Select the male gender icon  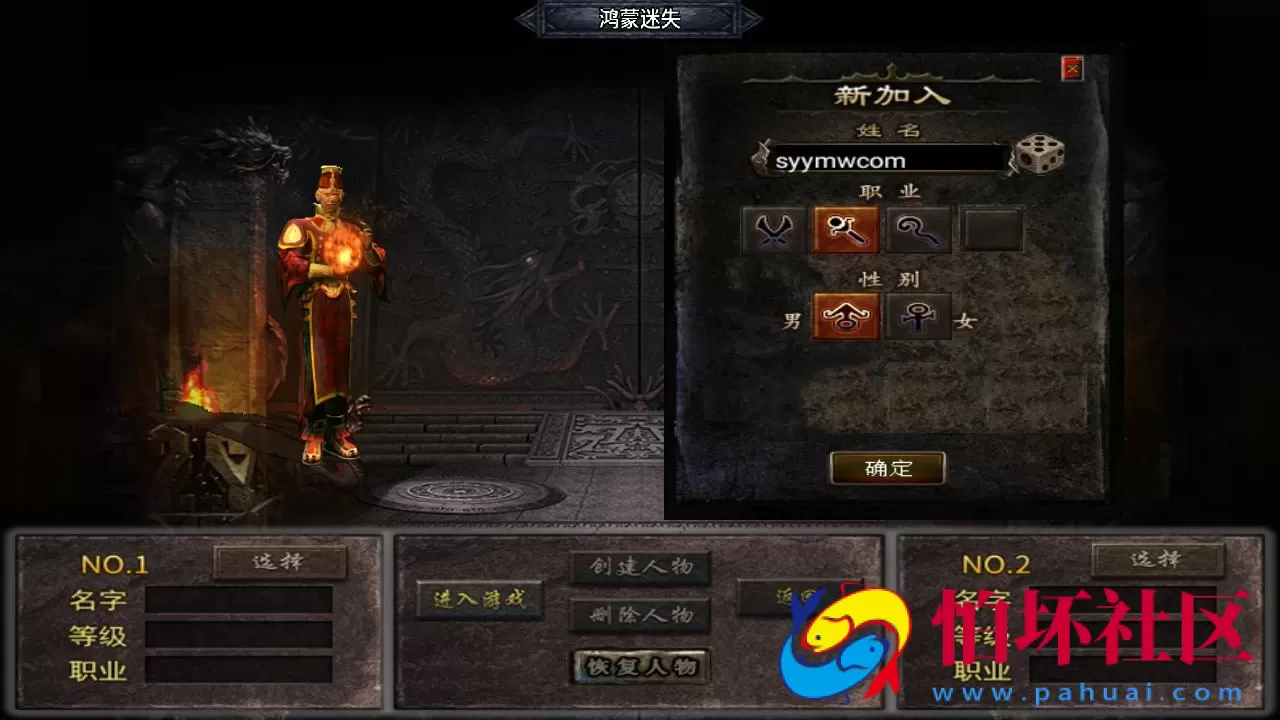pos(845,316)
